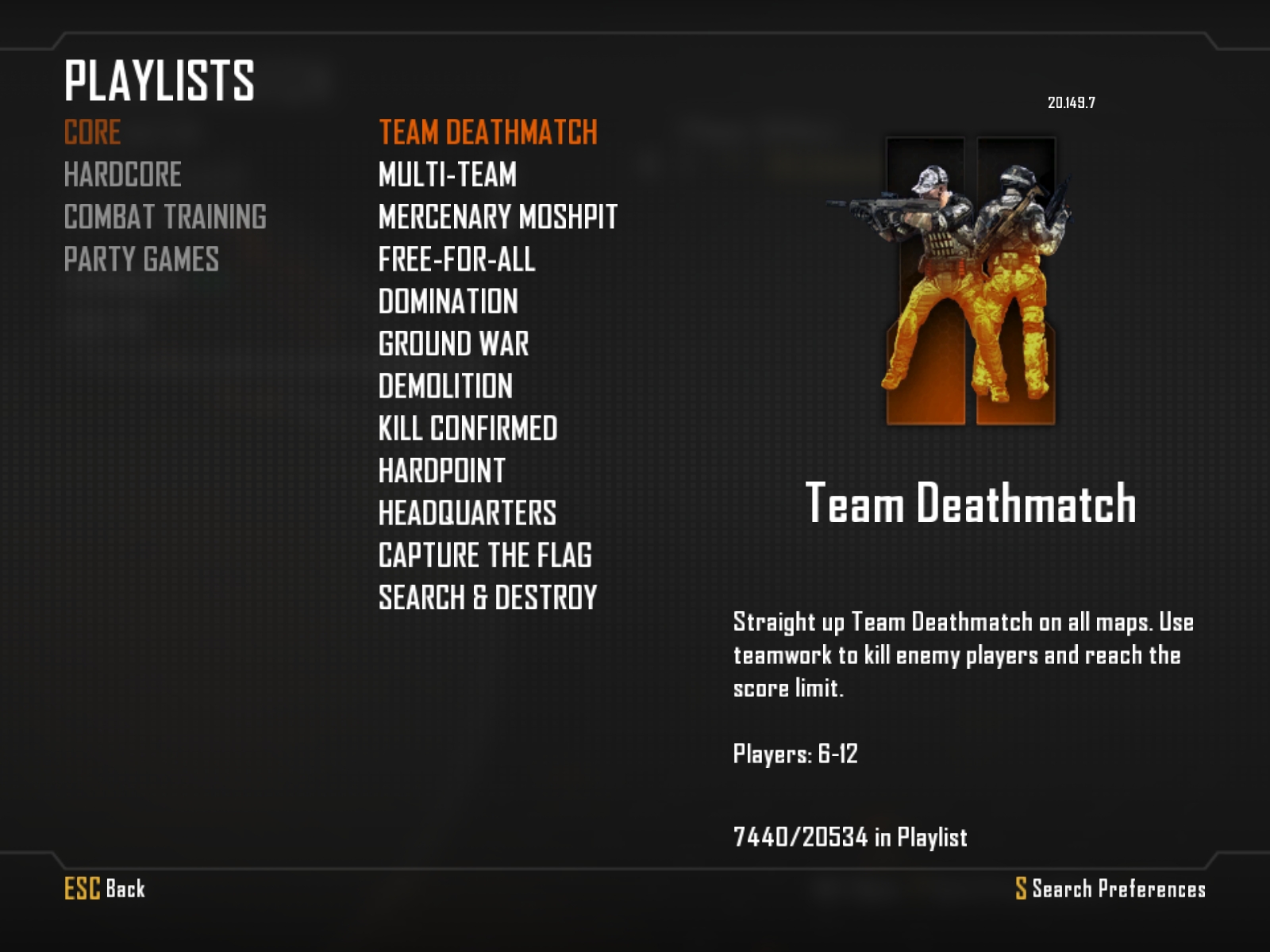
Task: Choose the Multi-Team playlist
Action: (x=447, y=175)
